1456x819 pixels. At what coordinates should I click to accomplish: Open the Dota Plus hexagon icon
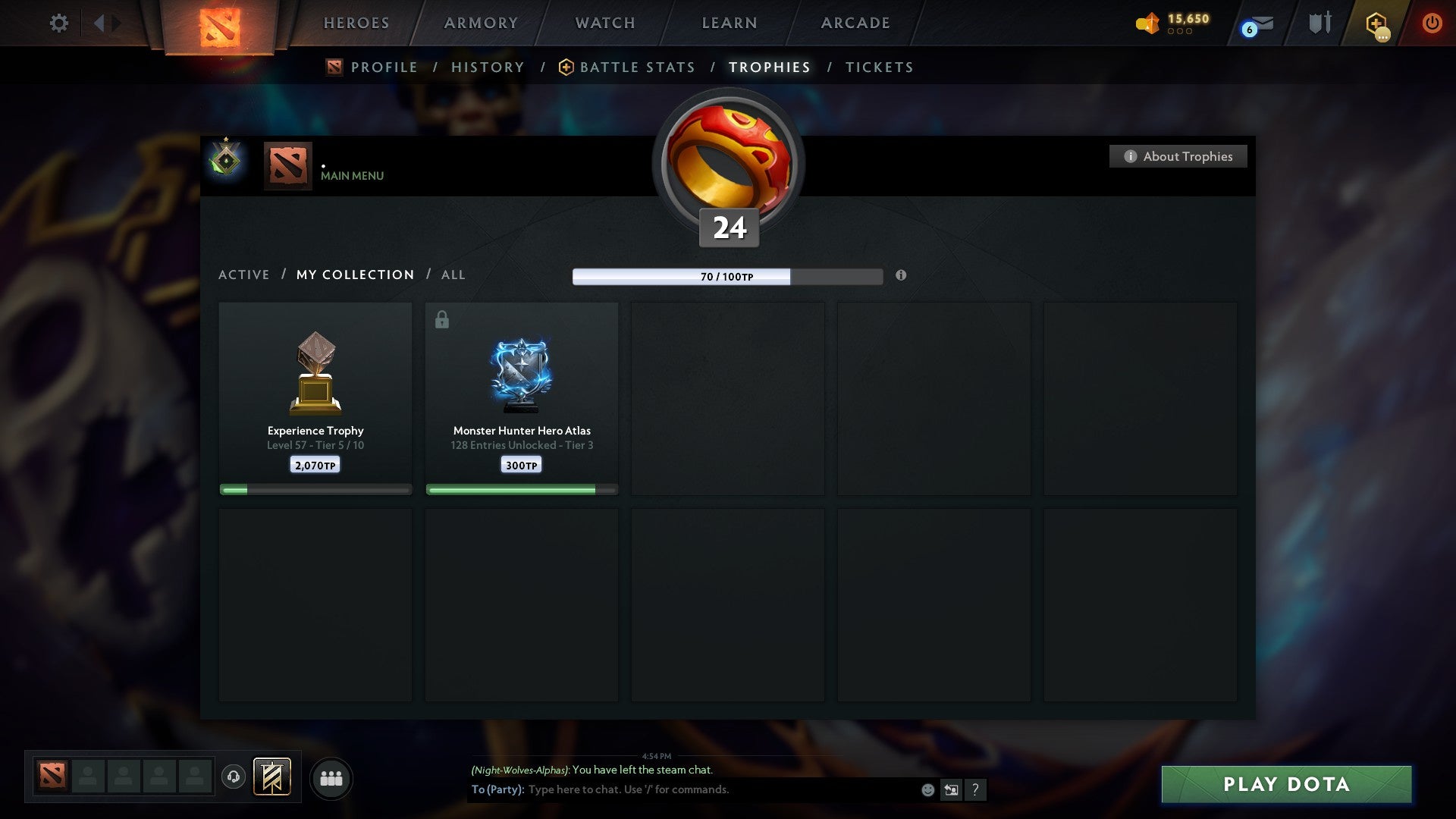point(1375,23)
